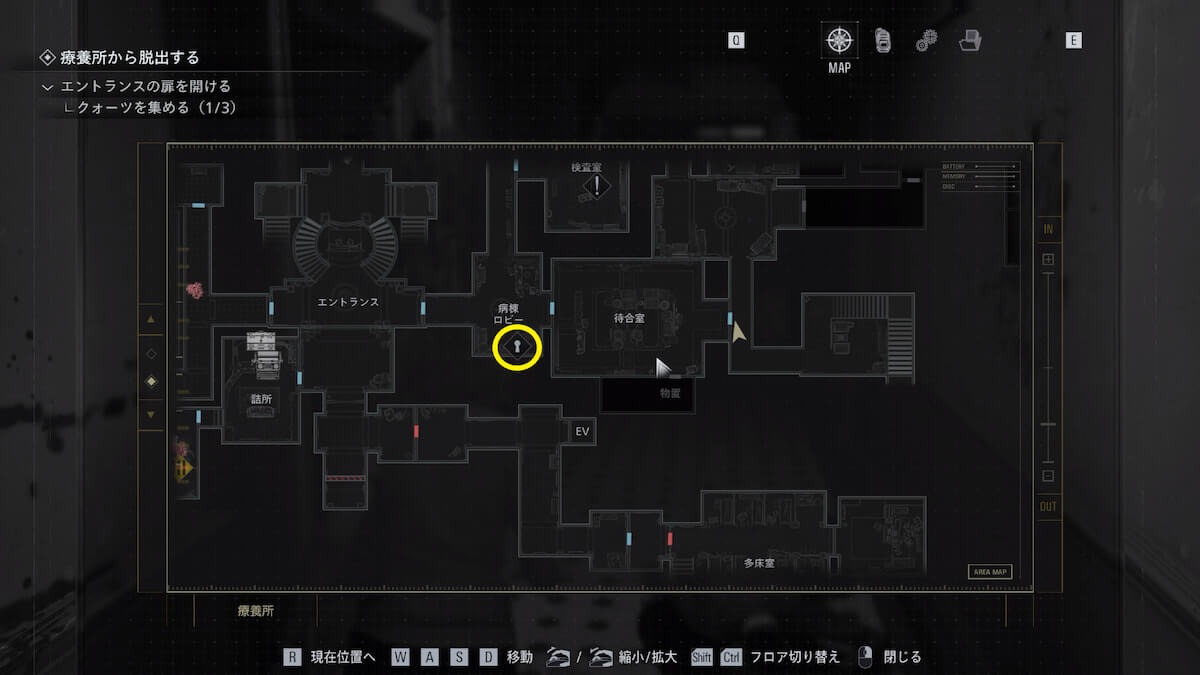Screen dimensions: 1200x675
Task: Go down one floor with the down arrow
Action: (x=151, y=414)
